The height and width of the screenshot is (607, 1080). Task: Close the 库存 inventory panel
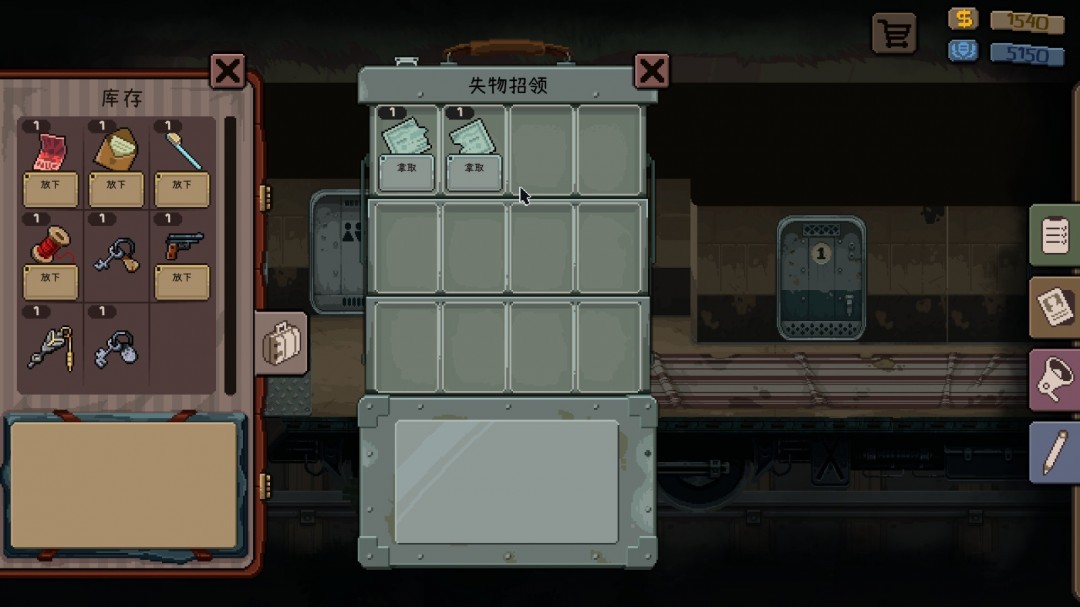[x=228, y=71]
